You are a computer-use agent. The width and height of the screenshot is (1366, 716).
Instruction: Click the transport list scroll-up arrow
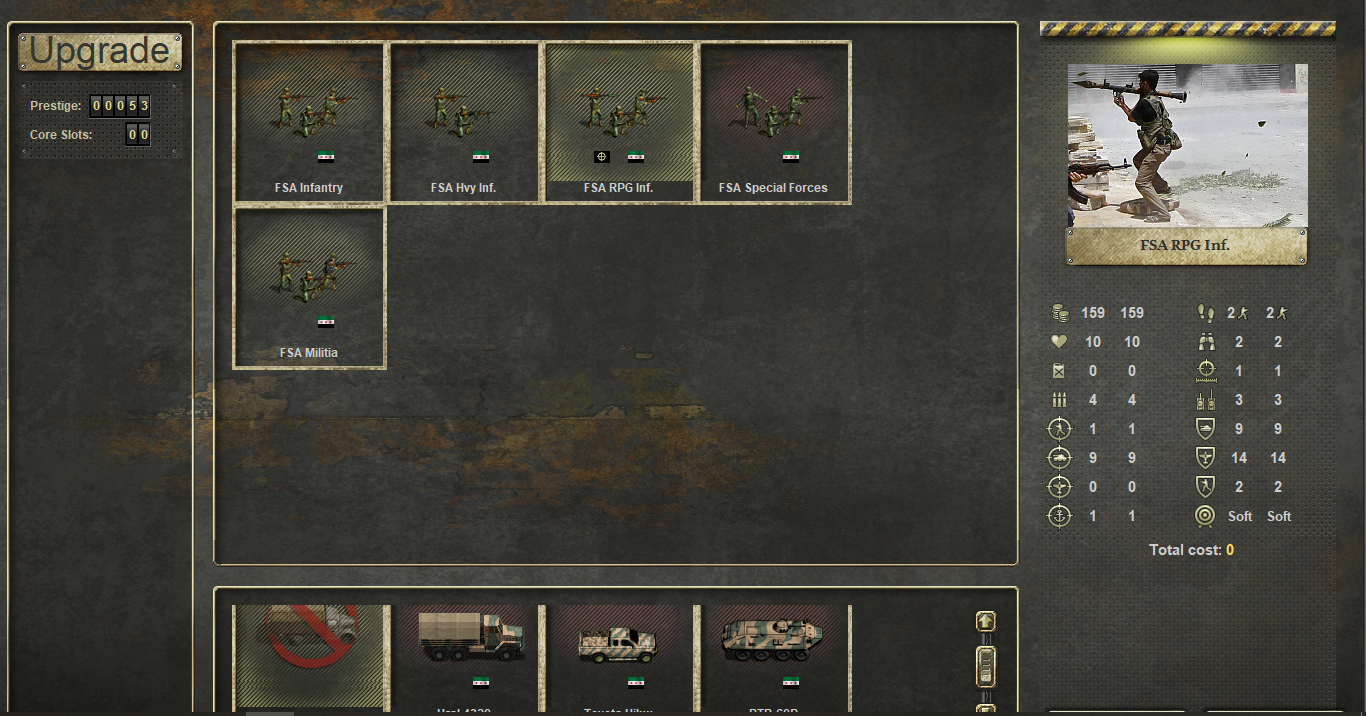pyautogui.click(x=986, y=621)
